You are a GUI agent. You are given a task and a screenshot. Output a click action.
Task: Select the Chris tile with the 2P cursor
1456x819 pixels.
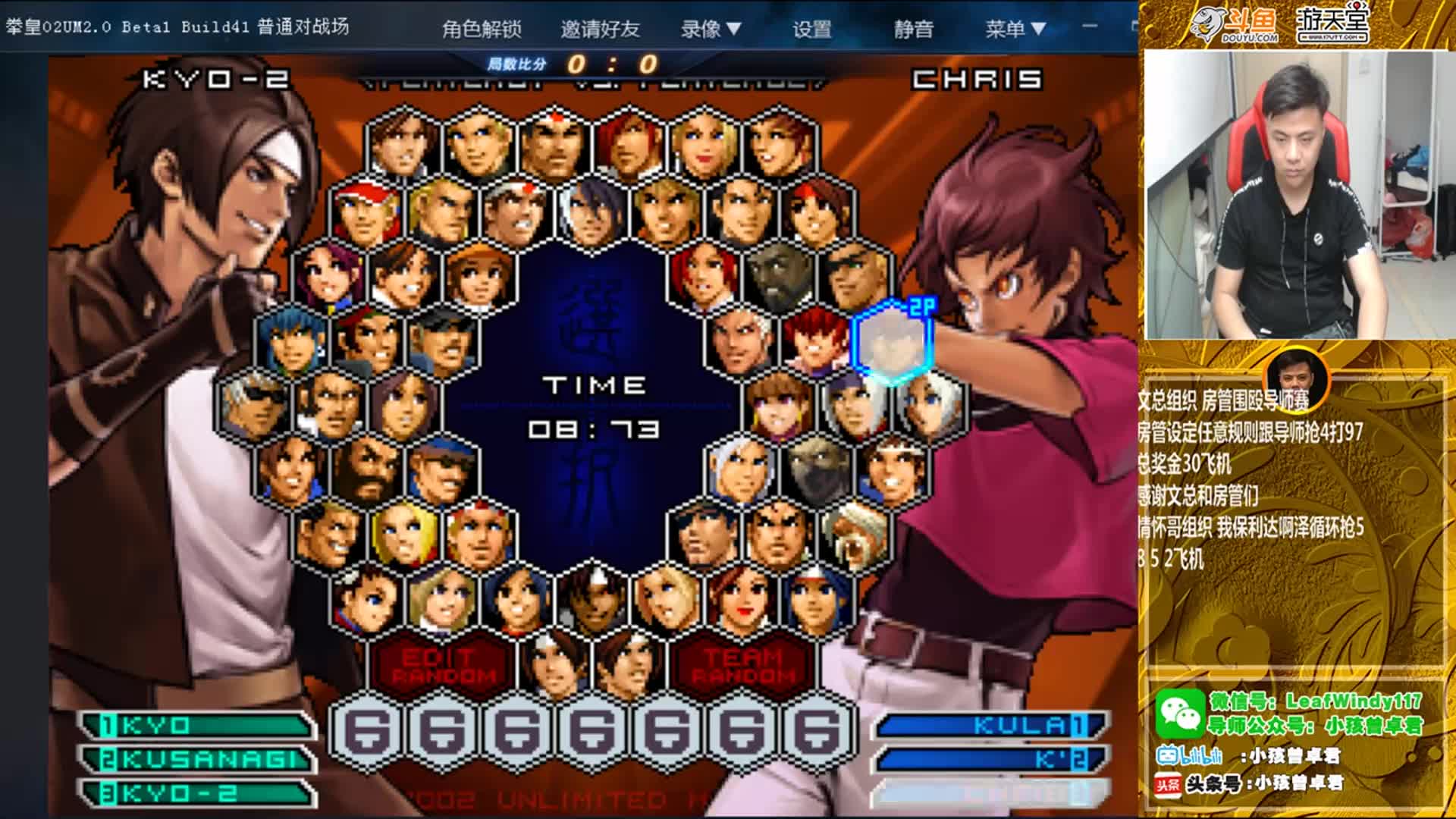coord(892,342)
